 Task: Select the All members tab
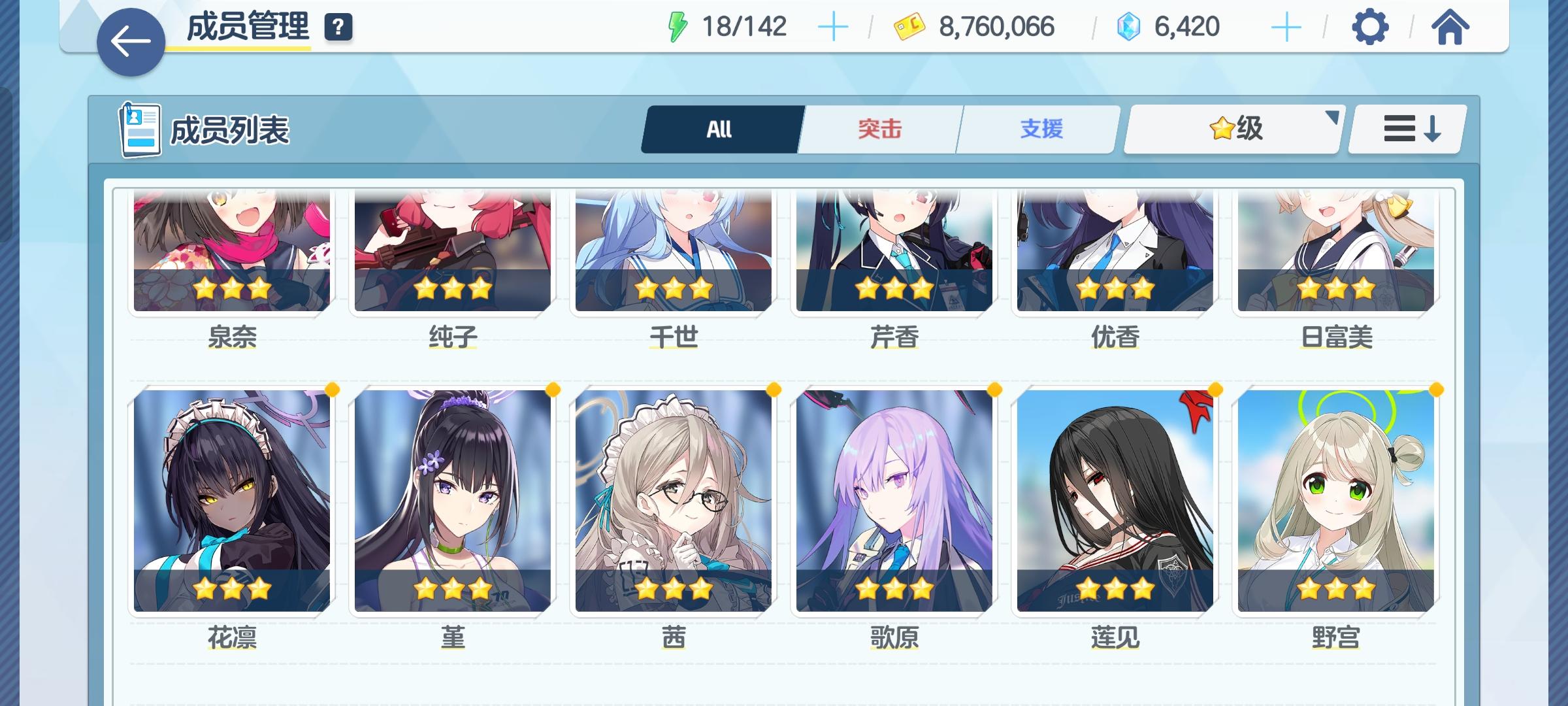(720, 129)
